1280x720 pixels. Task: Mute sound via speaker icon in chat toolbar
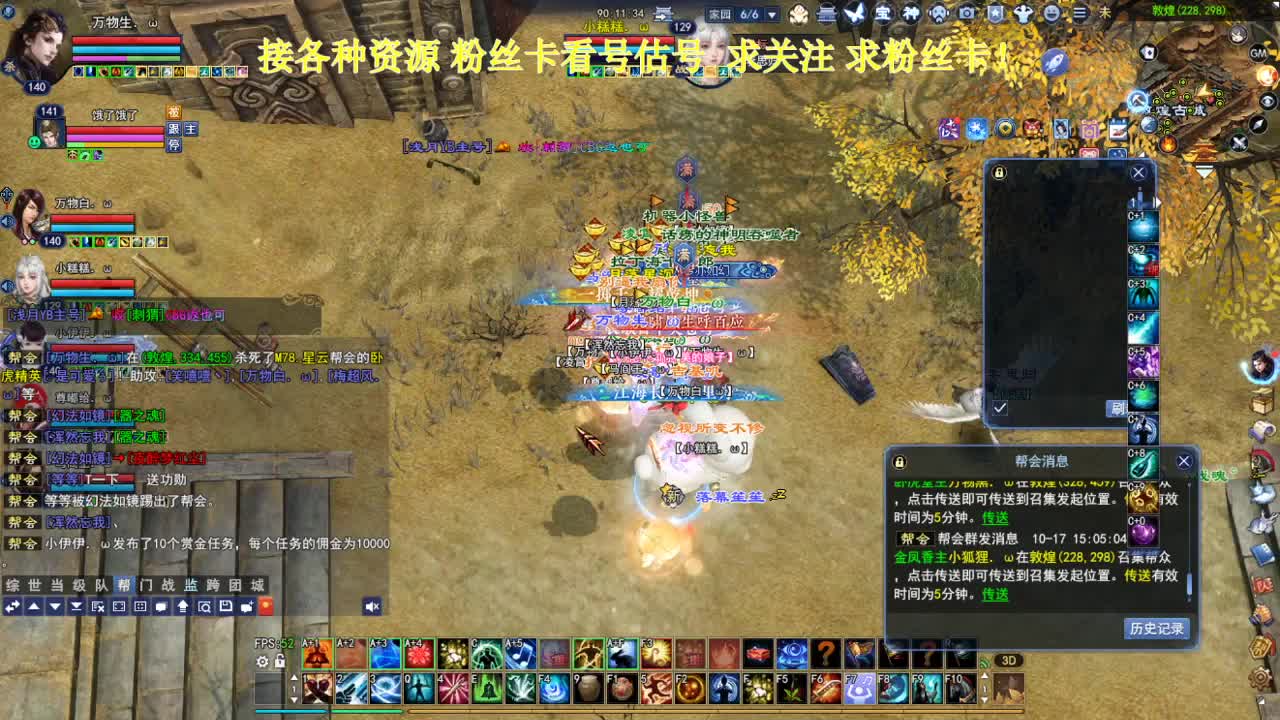click(x=371, y=607)
